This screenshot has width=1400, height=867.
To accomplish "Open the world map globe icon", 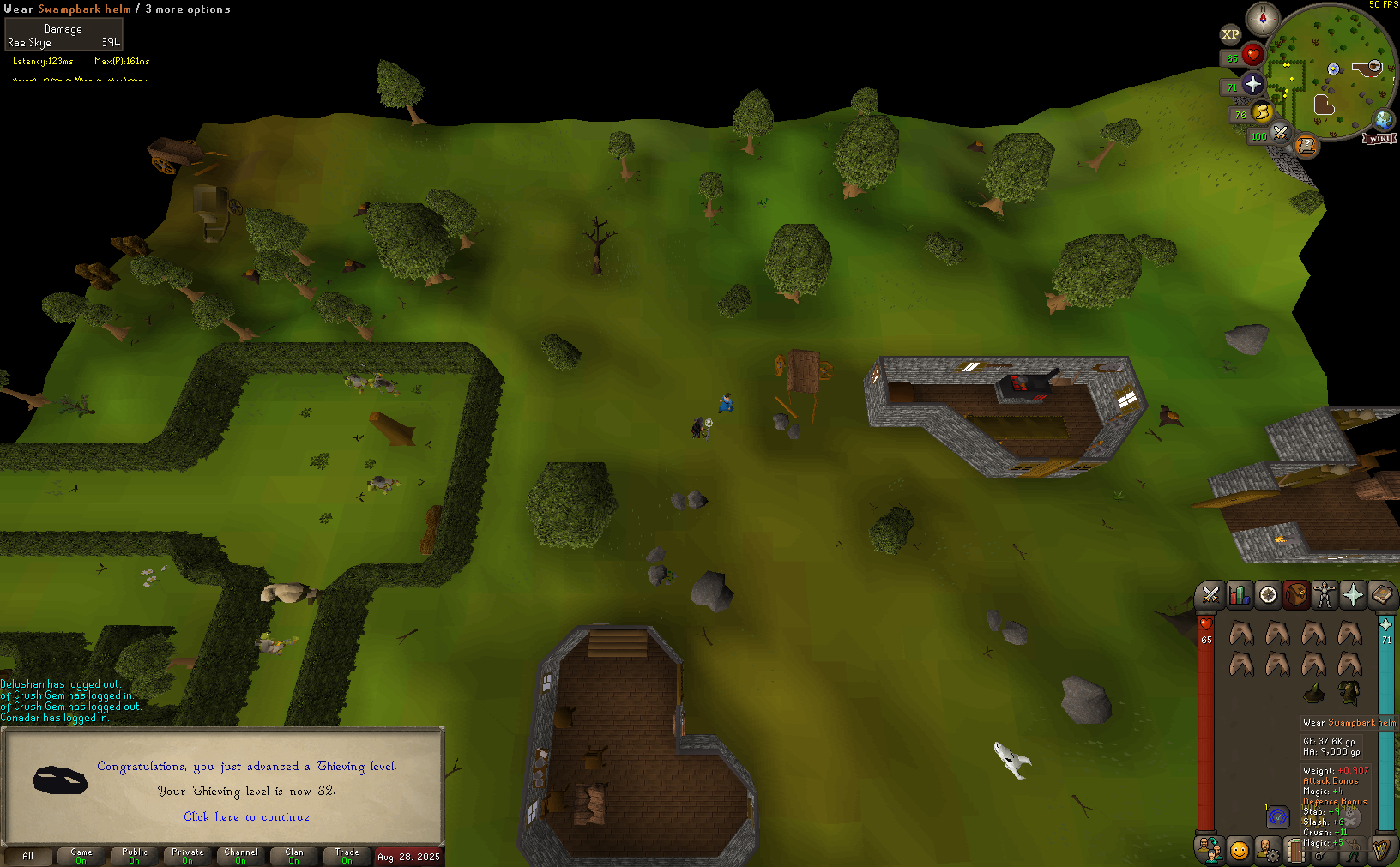I will (x=1383, y=119).
